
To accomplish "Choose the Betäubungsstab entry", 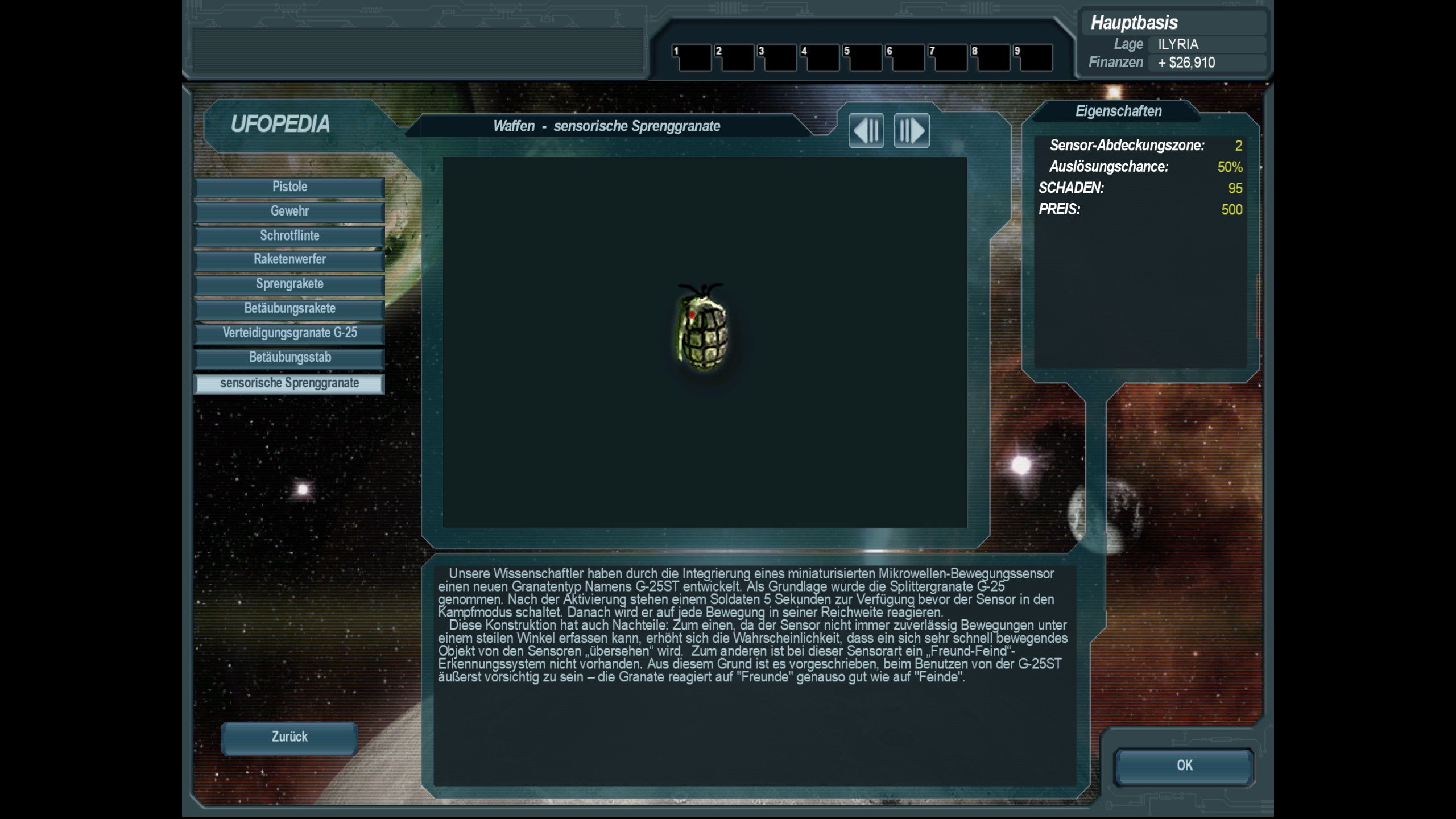I will click(x=289, y=358).
